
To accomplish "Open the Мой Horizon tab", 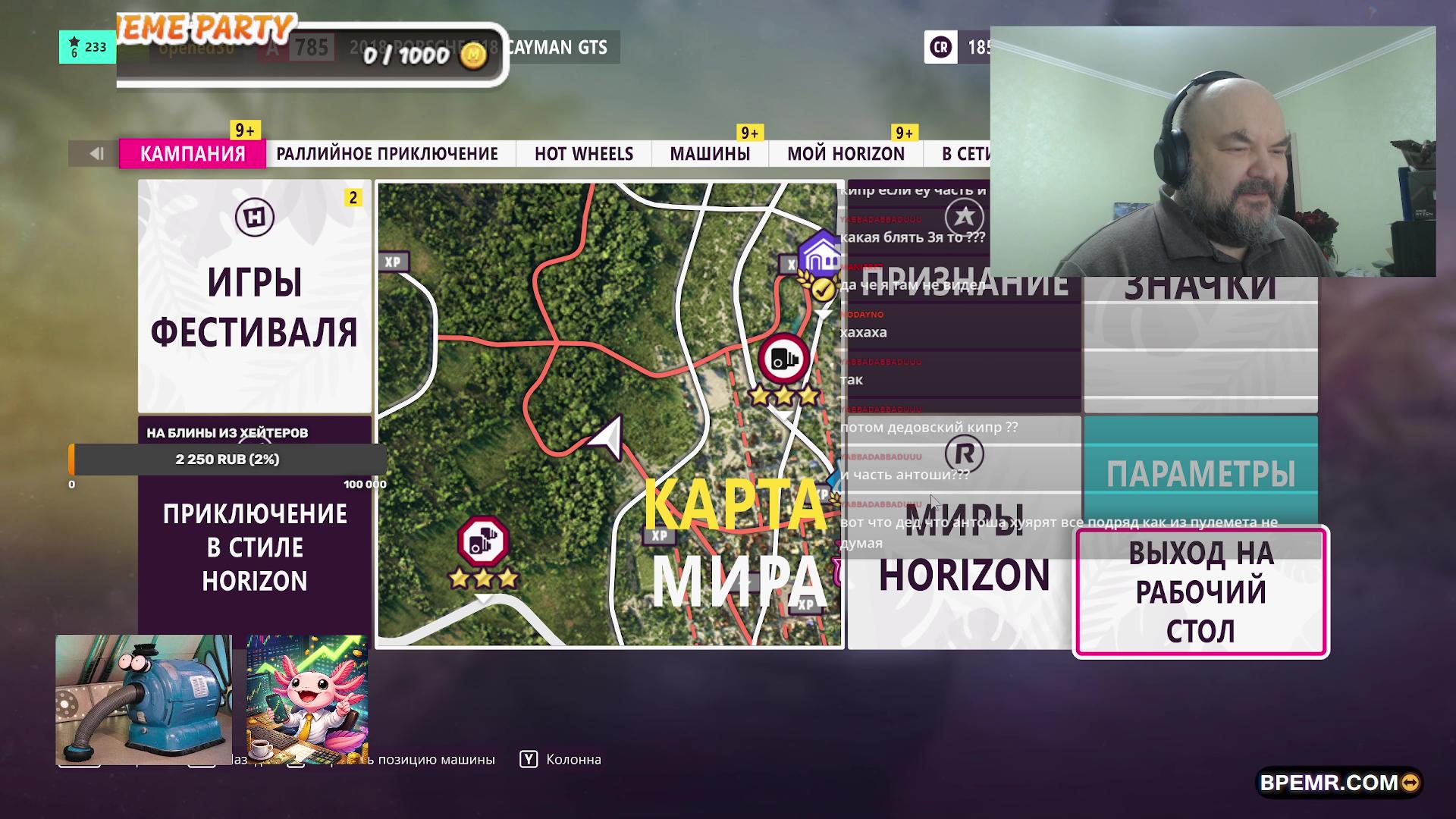I will point(846,154).
